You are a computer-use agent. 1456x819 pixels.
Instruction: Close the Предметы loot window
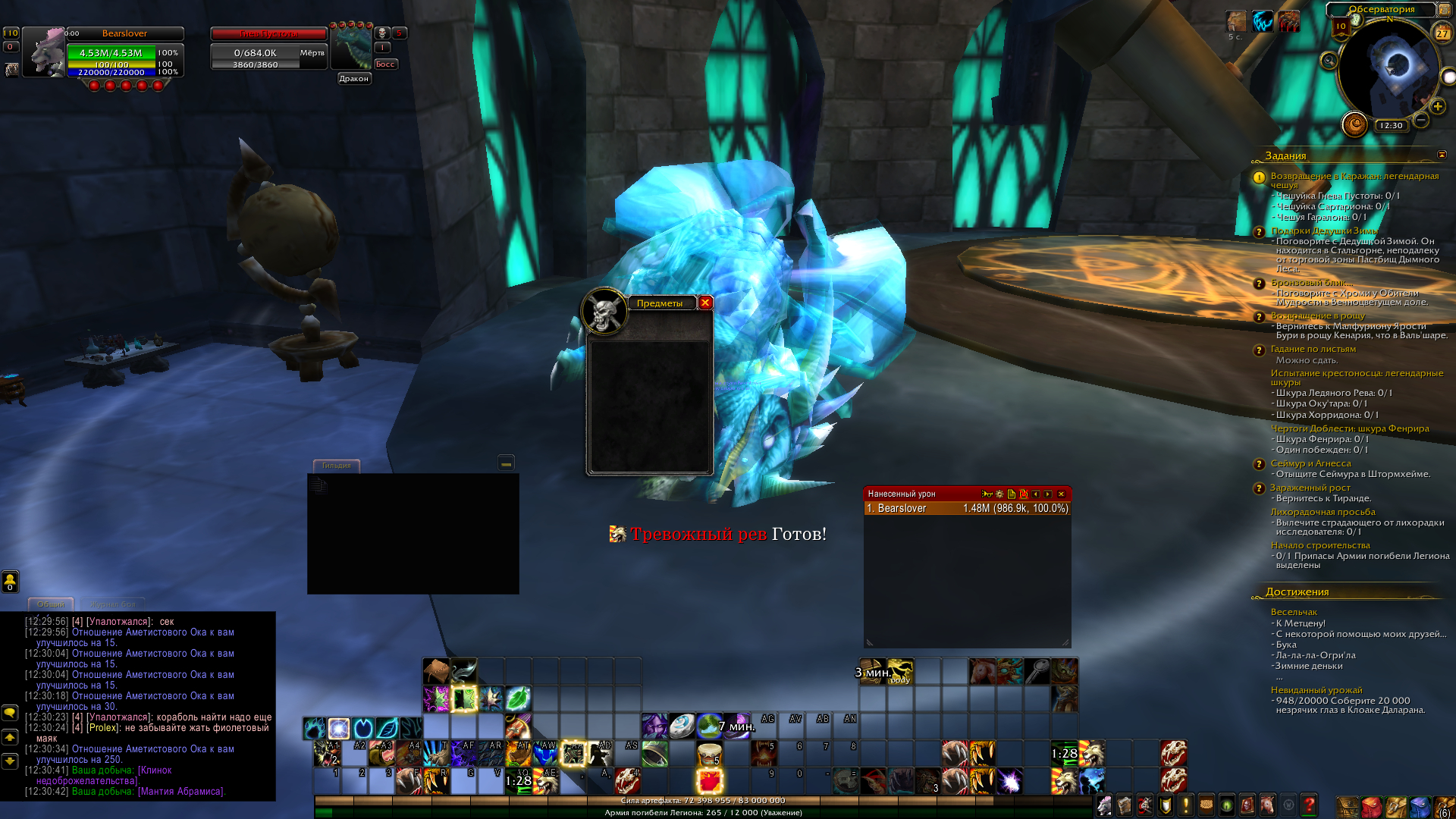click(705, 303)
